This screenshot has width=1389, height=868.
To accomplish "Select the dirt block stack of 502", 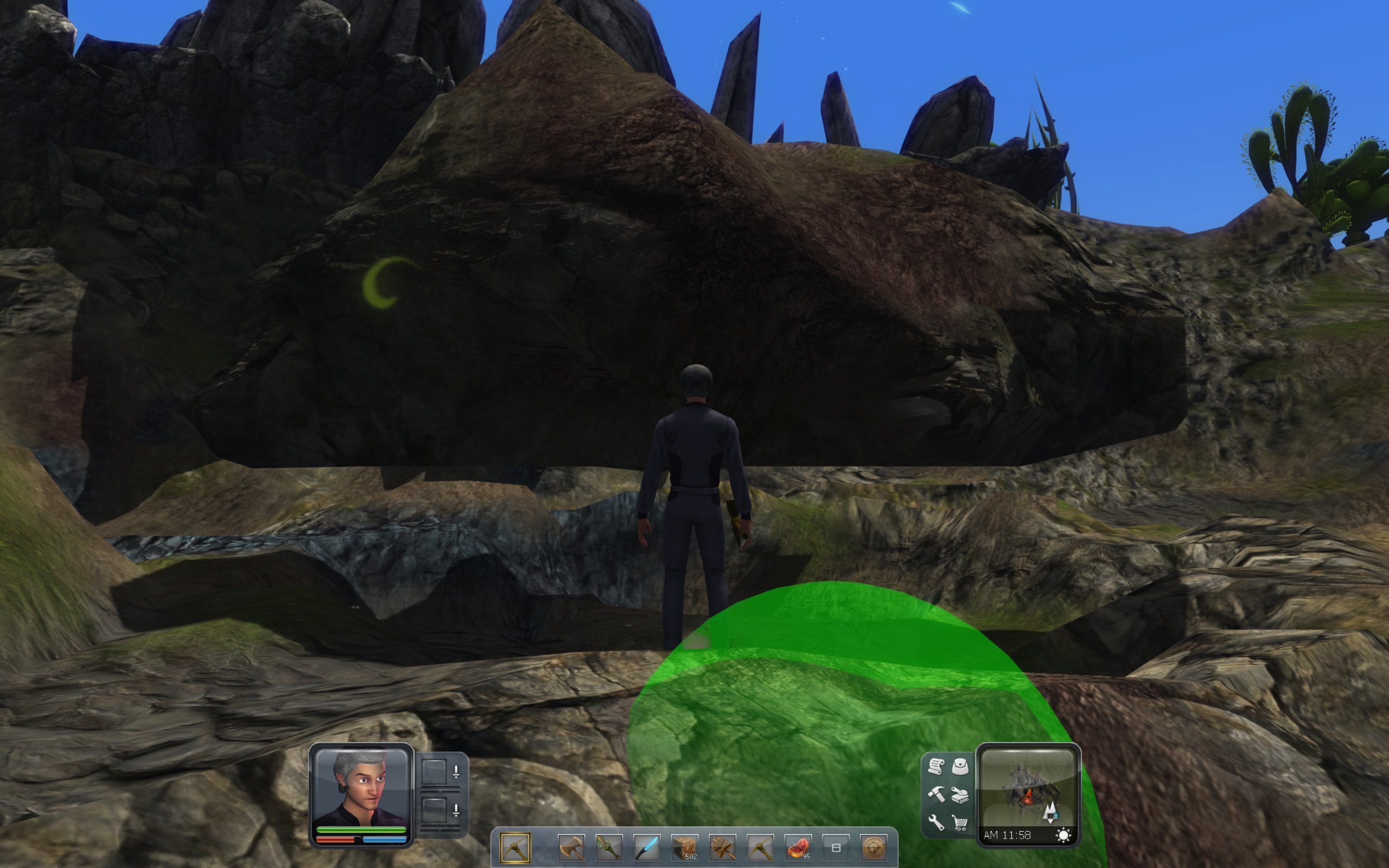I will point(685,848).
